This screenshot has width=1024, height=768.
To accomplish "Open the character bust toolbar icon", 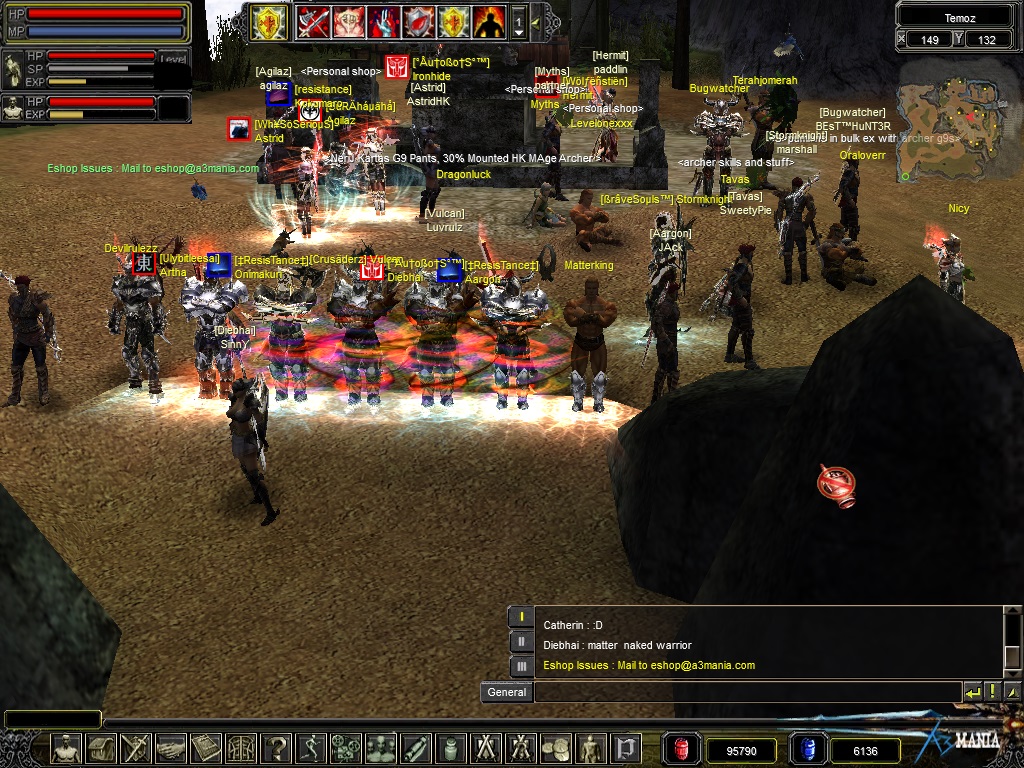I will tap(66, 748).
